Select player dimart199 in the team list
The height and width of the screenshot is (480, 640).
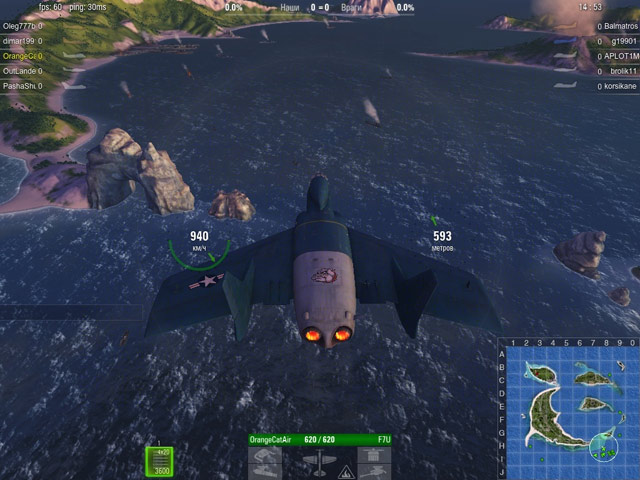point(21,41)
